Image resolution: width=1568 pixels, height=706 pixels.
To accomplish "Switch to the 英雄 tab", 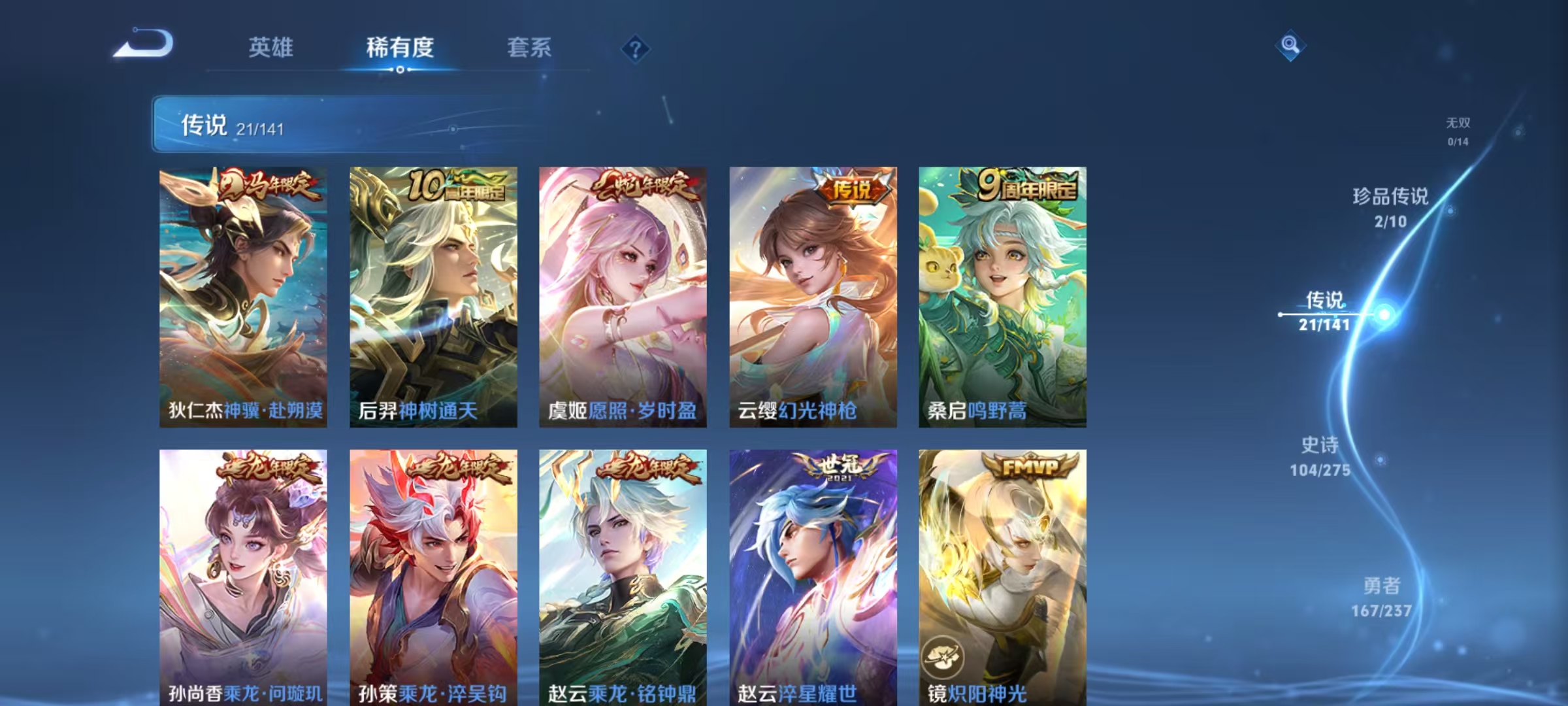I will pos(270,47).
